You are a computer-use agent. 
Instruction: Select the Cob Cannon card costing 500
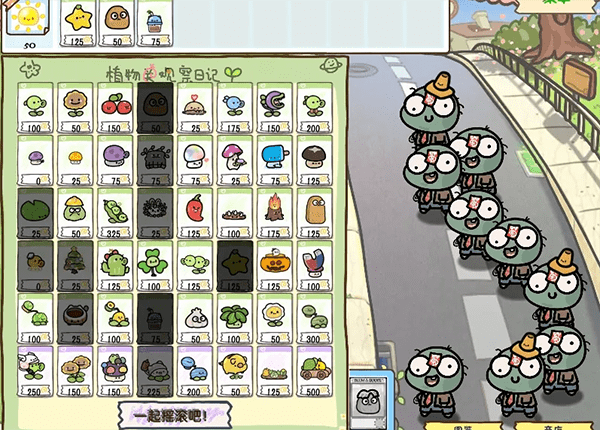(313, 371)
